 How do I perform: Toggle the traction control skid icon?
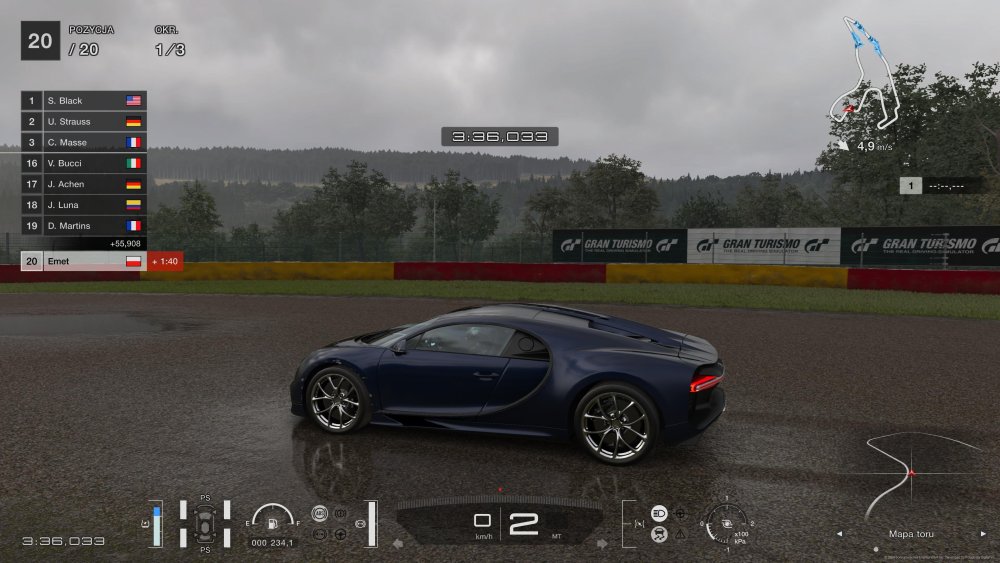click(x=660, y=534)
